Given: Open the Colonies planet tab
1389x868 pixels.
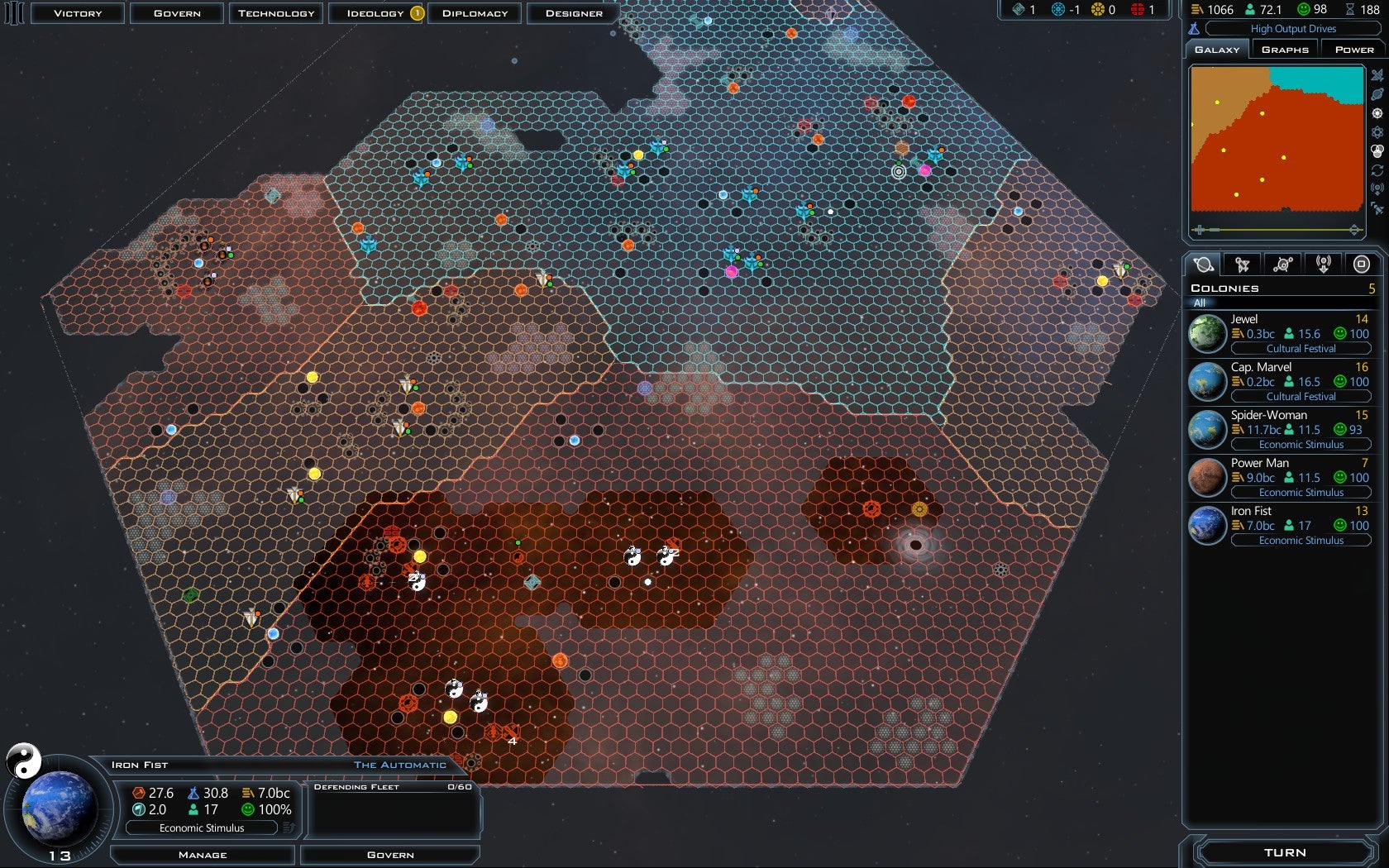Looking at the screenshot, I should (1204, 264).
